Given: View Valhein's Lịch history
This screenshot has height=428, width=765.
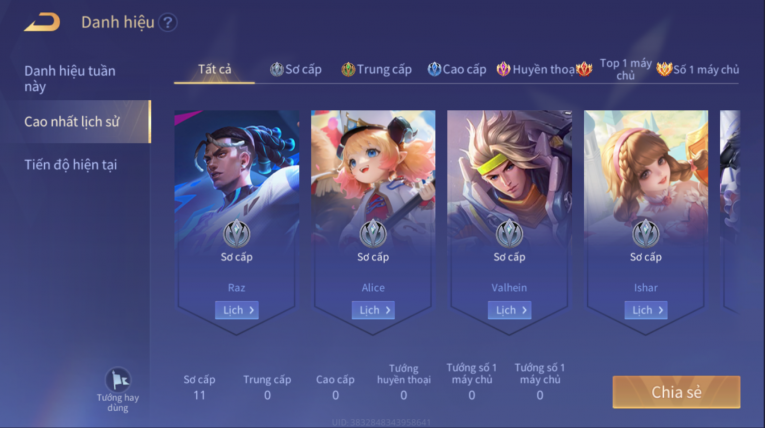Looking at the screenshot, I should click(510, 310).
